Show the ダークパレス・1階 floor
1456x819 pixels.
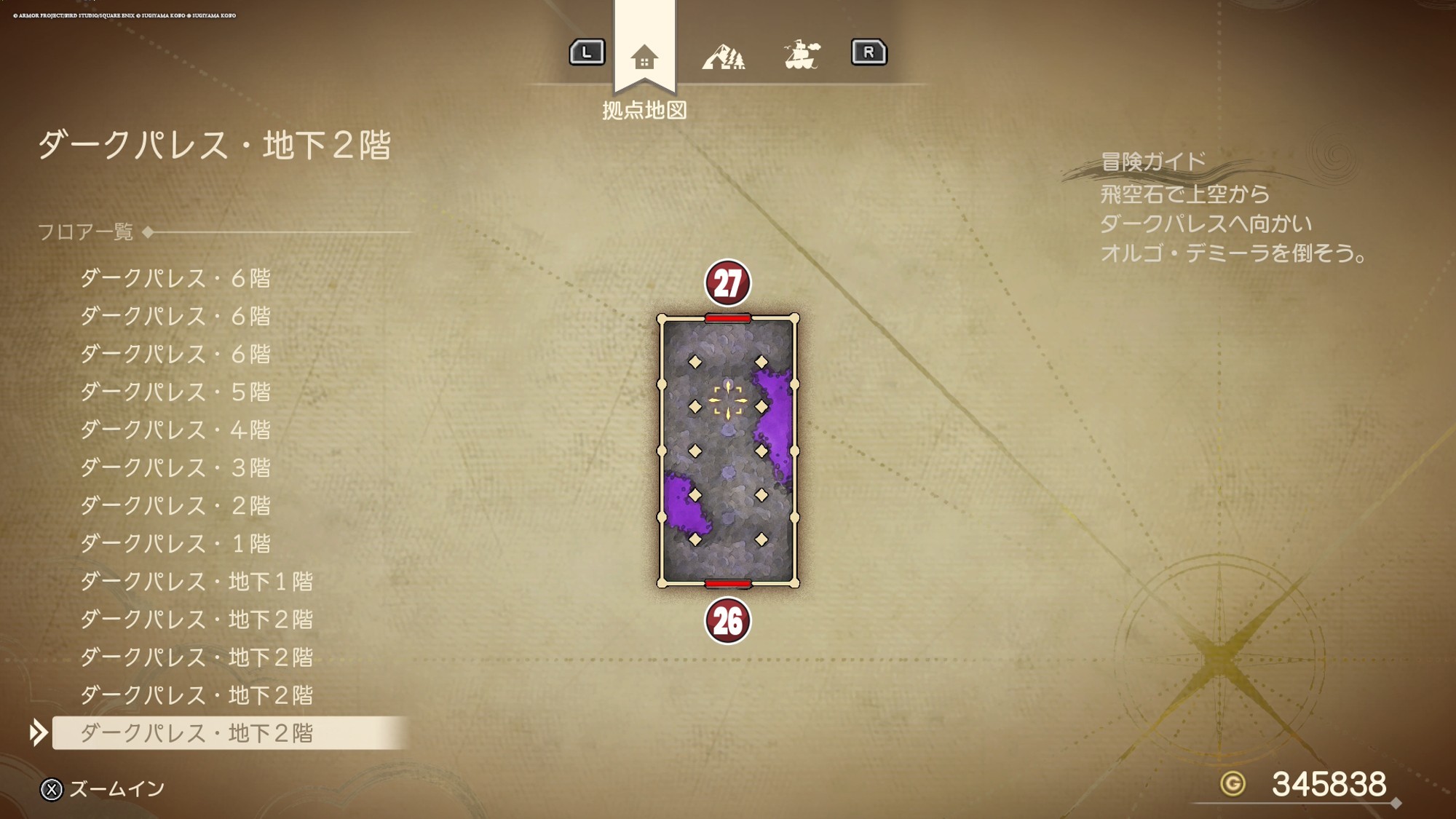175,543
